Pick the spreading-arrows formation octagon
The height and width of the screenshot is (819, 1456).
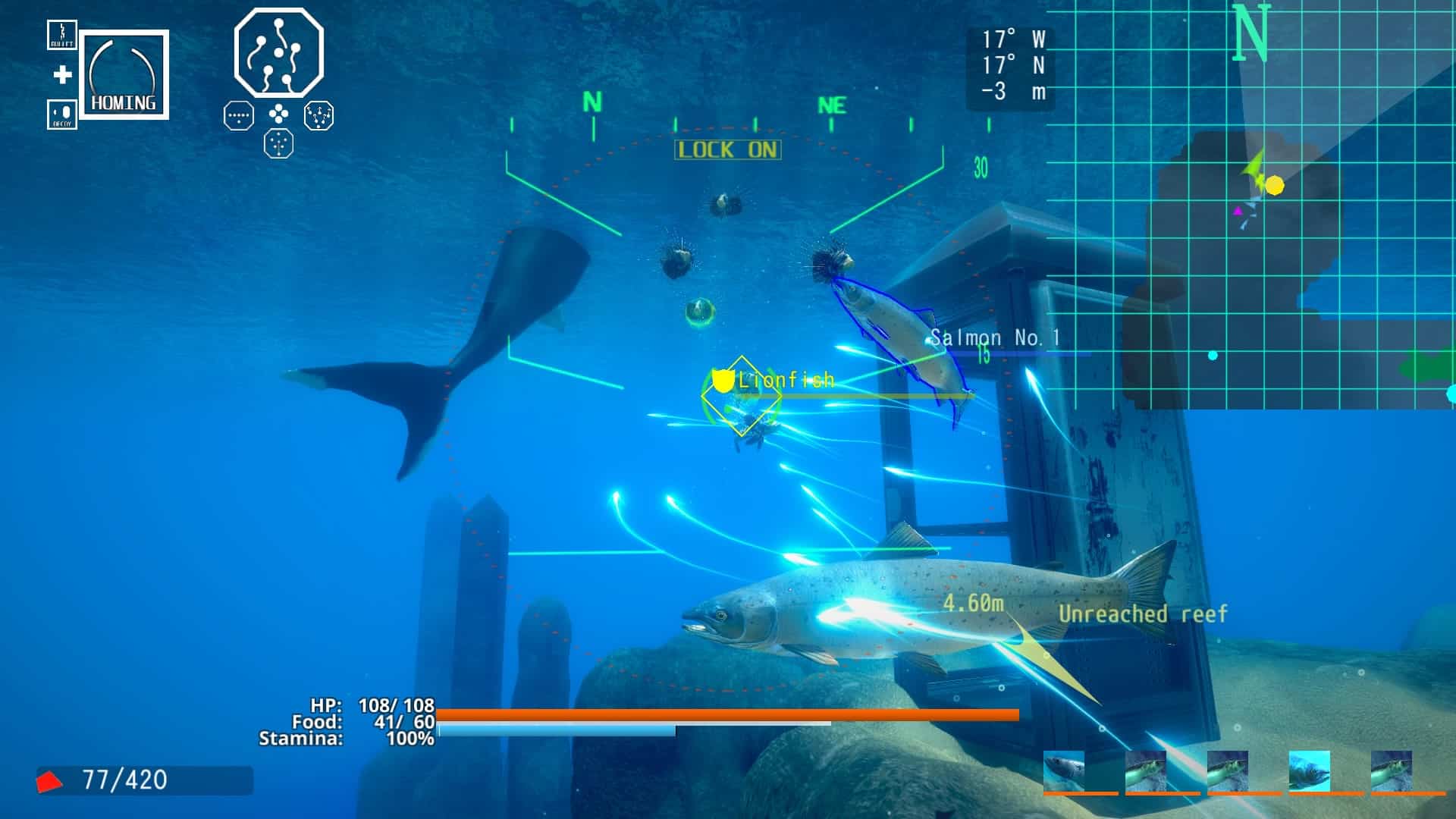pos(318,115)
